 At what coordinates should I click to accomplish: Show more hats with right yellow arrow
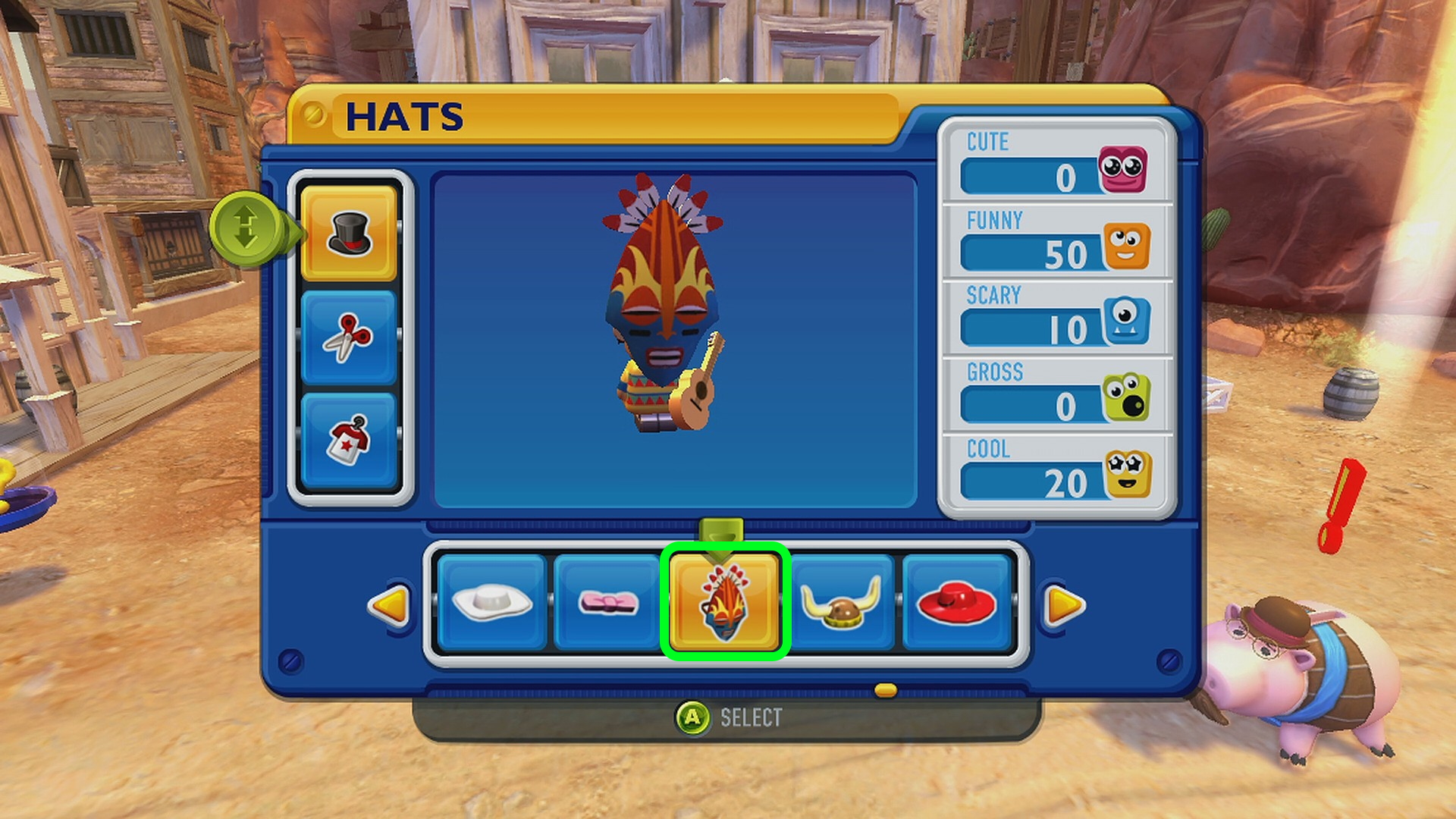tap(1063, 605)
